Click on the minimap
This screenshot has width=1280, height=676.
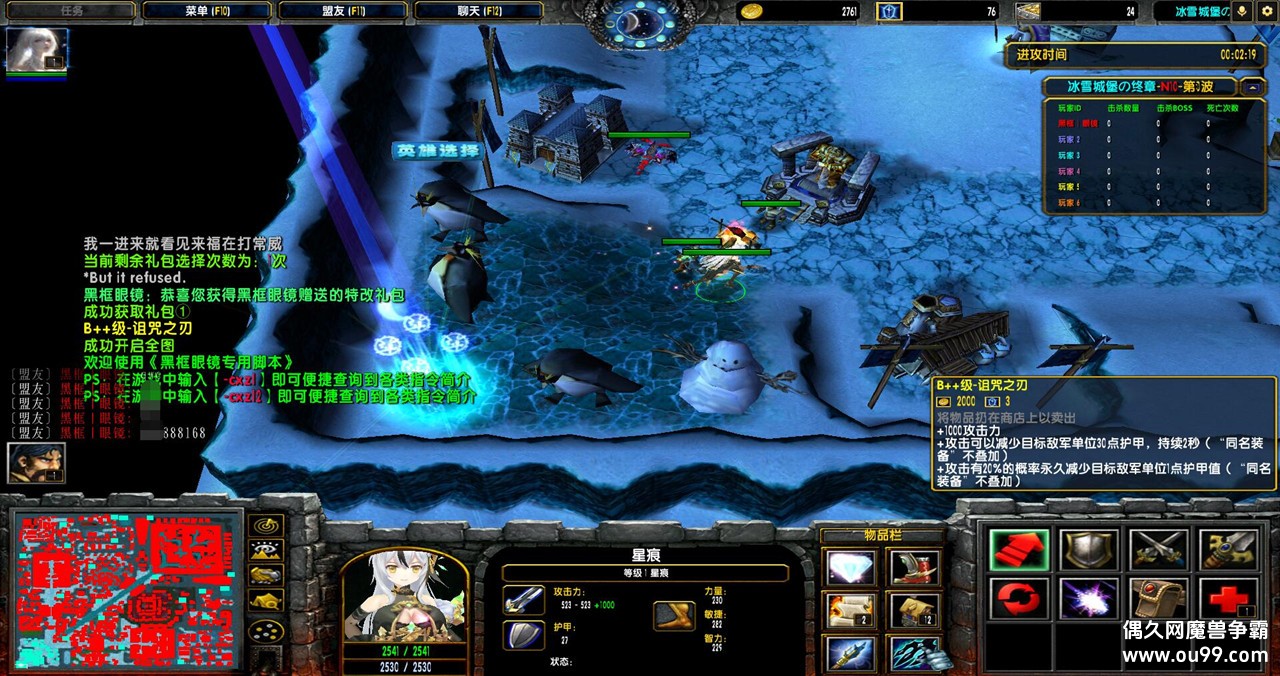[x=127, y=590]
